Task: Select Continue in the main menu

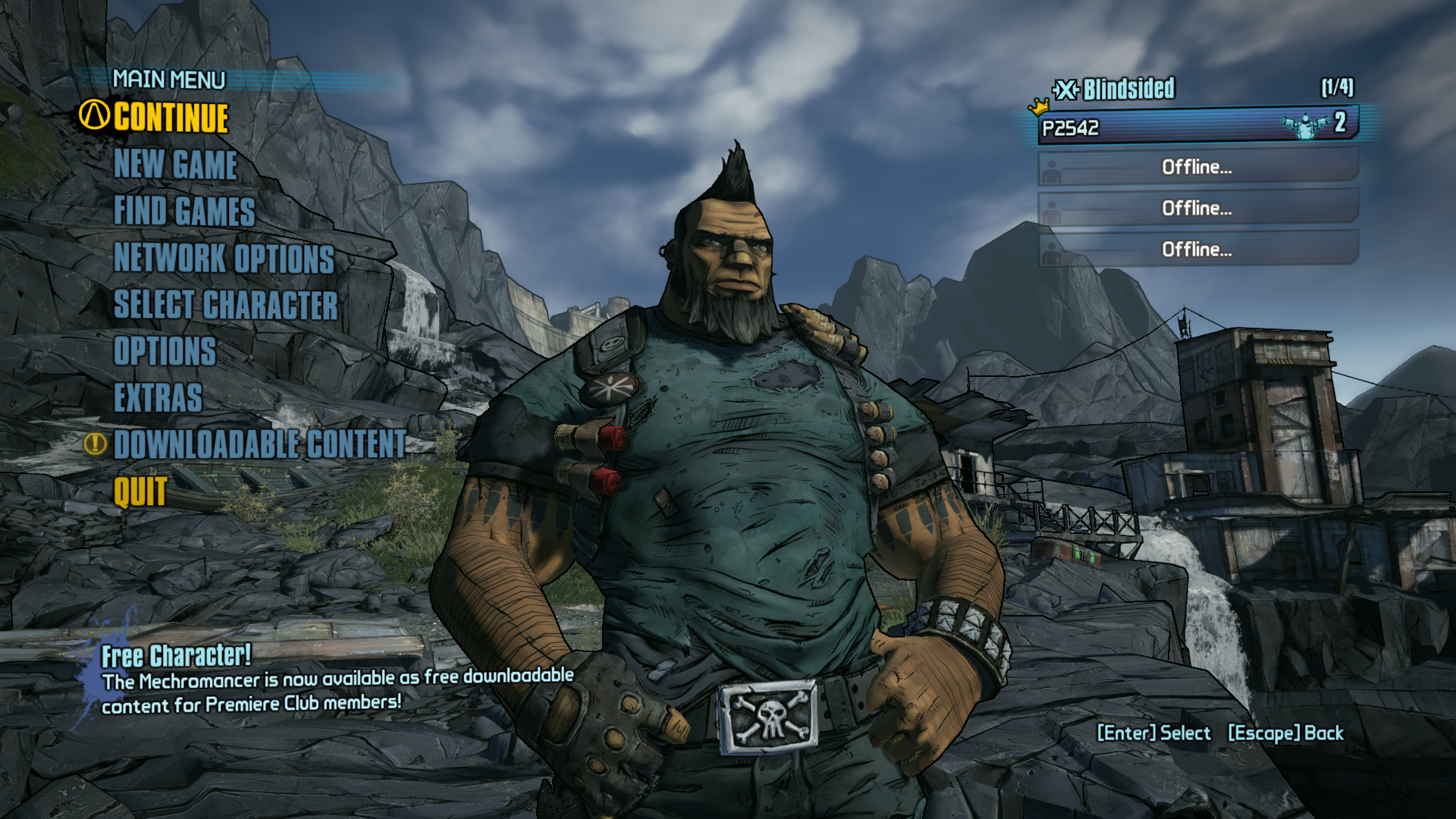Action: click(171, 118)
